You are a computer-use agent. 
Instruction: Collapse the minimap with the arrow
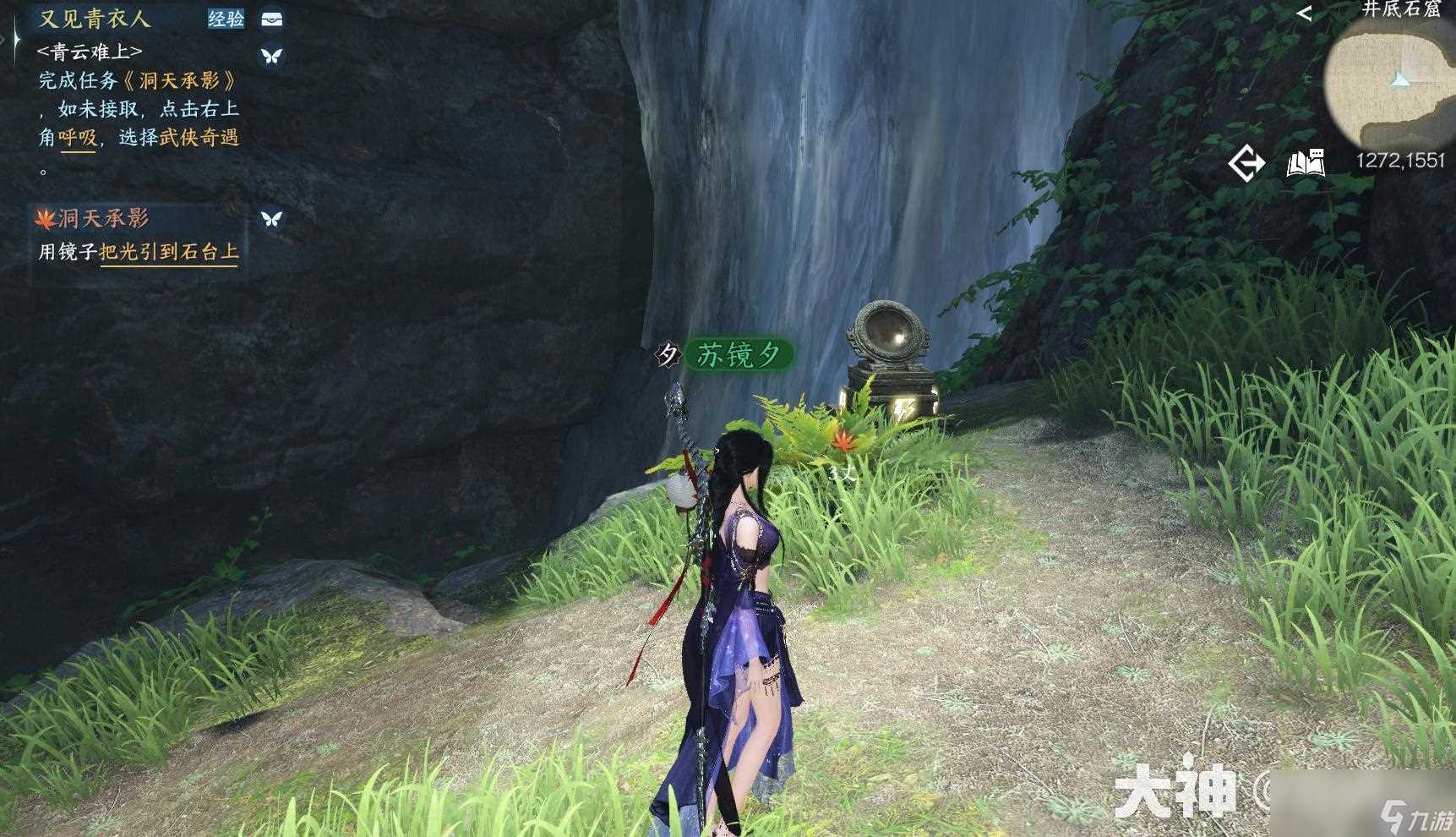pos(1304,13)
